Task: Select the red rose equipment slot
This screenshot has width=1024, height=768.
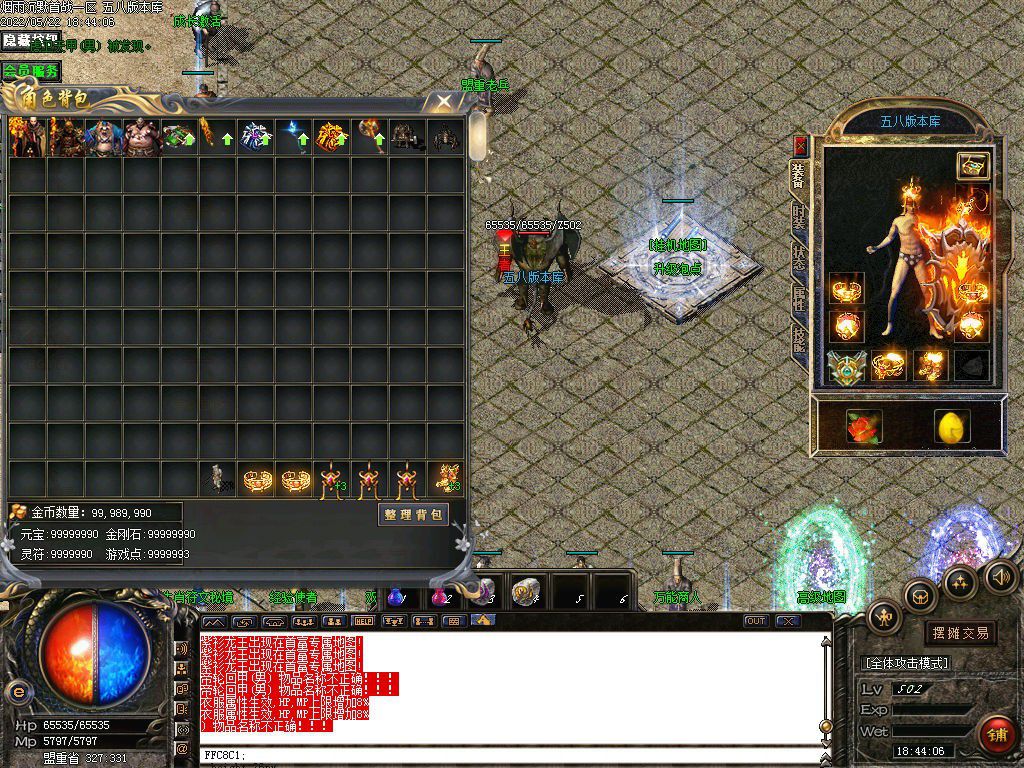Action: click(862, 425)
